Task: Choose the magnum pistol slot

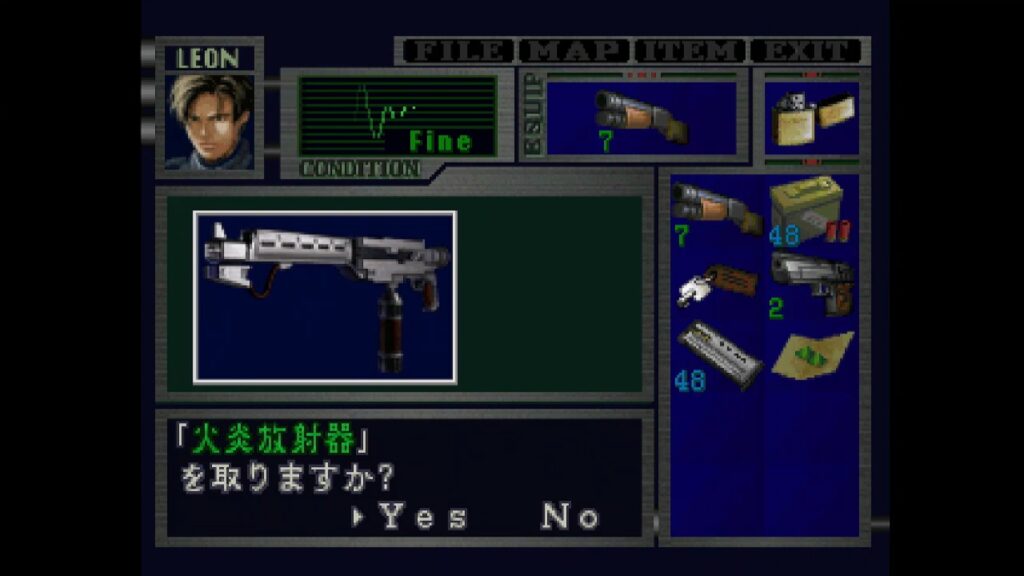Action: [809, 284]
